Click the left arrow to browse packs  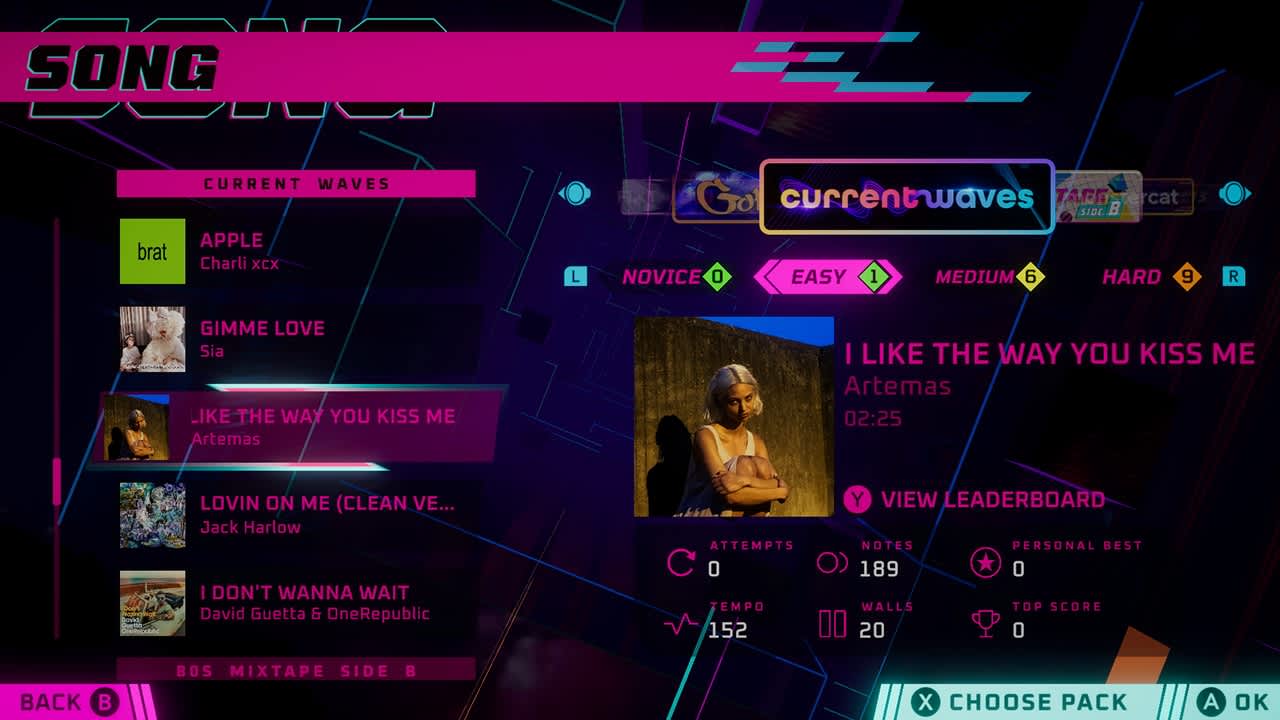(x=574, y=193)
